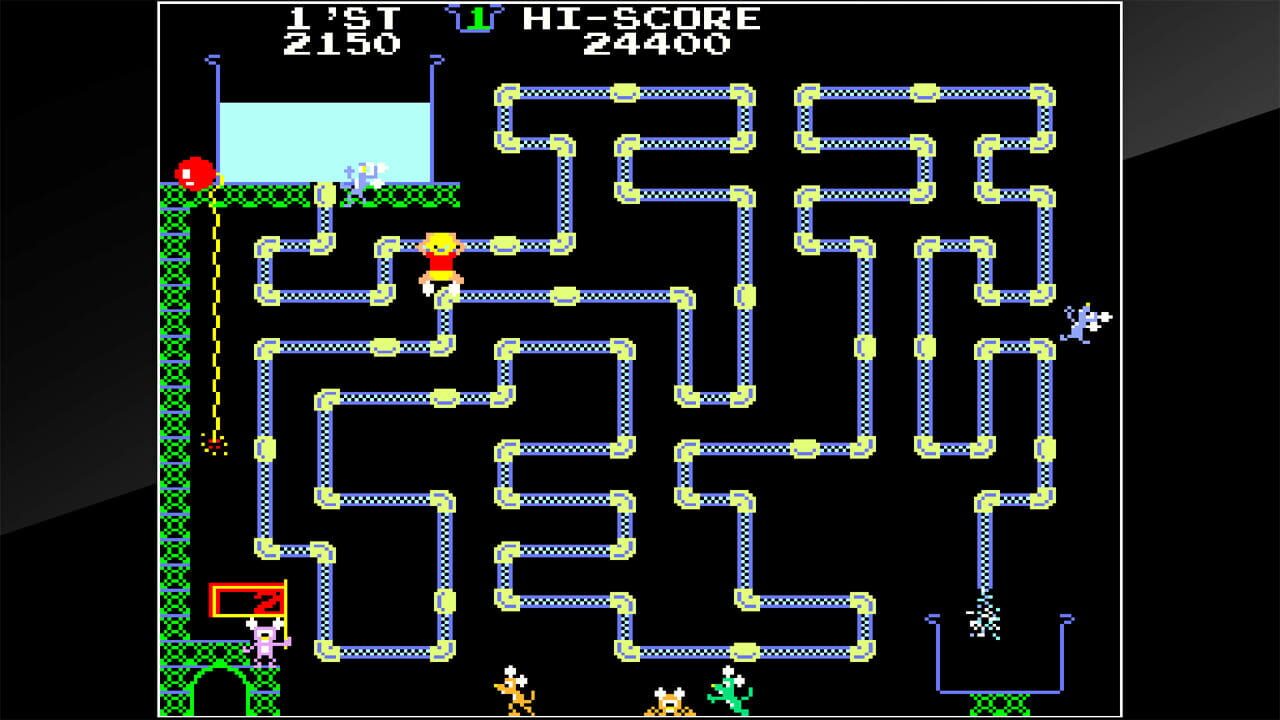Click the orange dog creature at the bottom
This screenshot has width=1280, height=720.
click(x=517, y=690)
